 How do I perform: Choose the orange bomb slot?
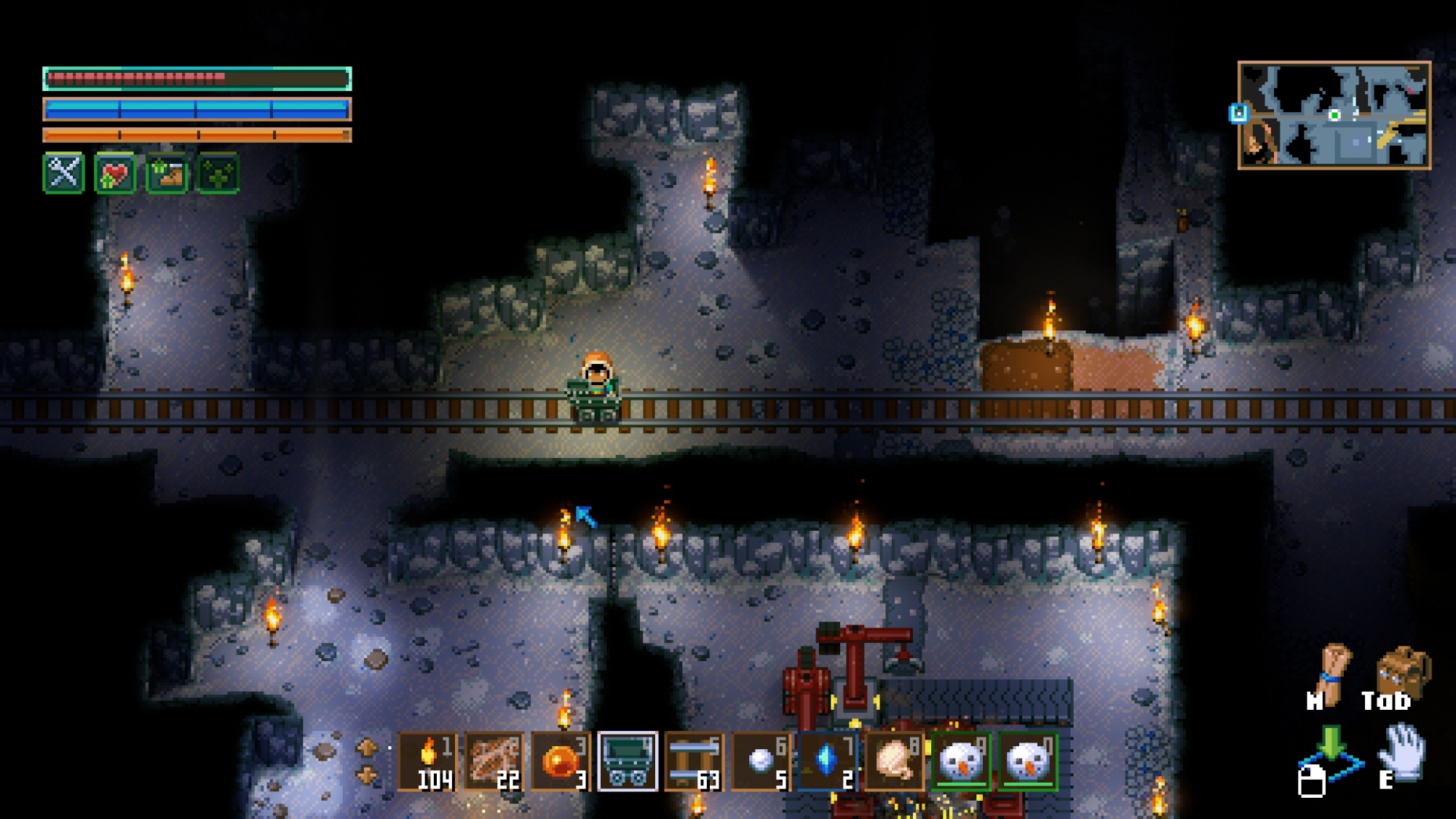(561, 761)
